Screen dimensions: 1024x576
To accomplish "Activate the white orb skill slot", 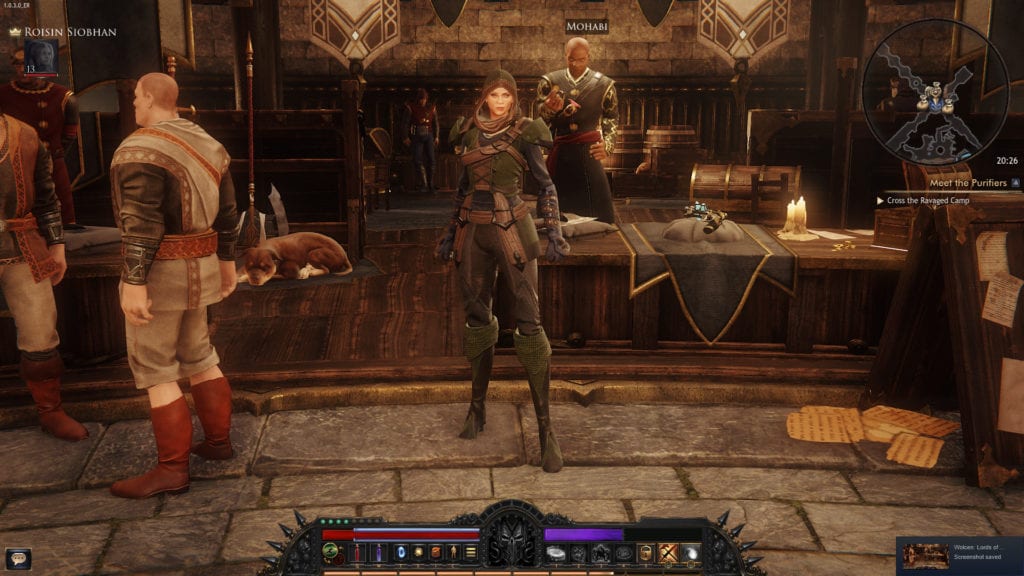I will point(690,553).
